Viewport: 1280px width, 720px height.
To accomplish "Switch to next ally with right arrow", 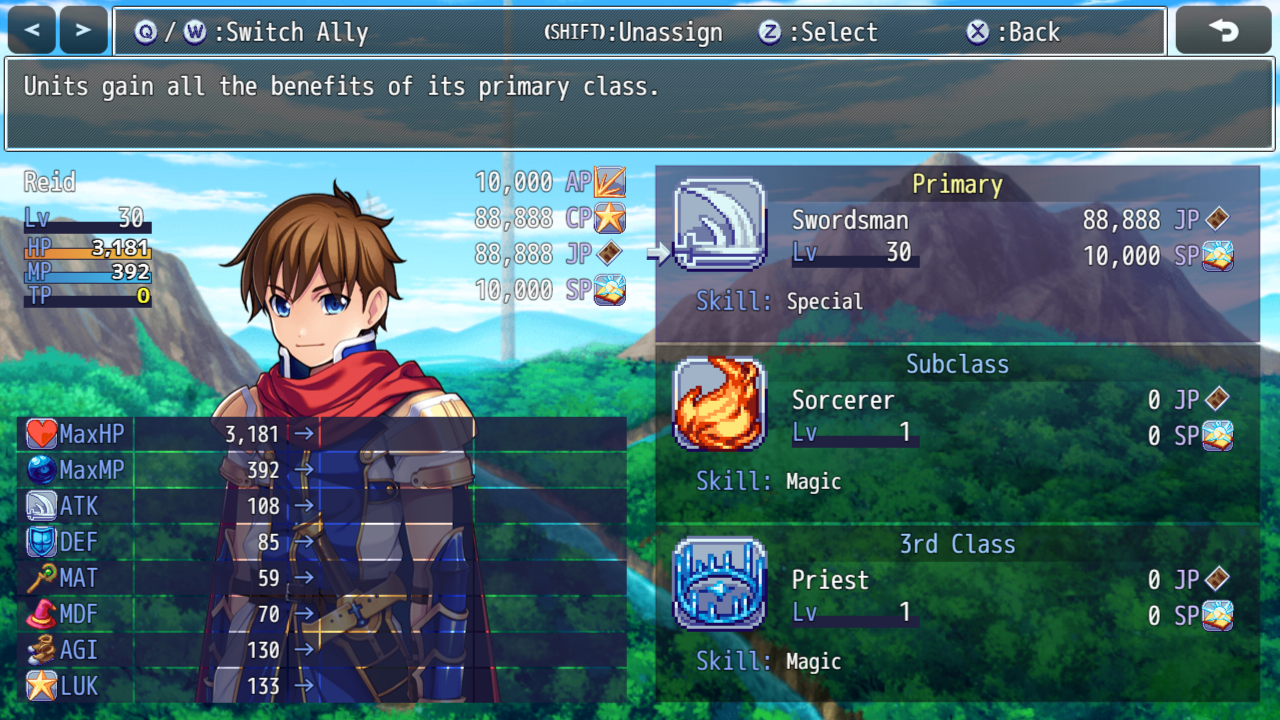I will pos(83,31).
